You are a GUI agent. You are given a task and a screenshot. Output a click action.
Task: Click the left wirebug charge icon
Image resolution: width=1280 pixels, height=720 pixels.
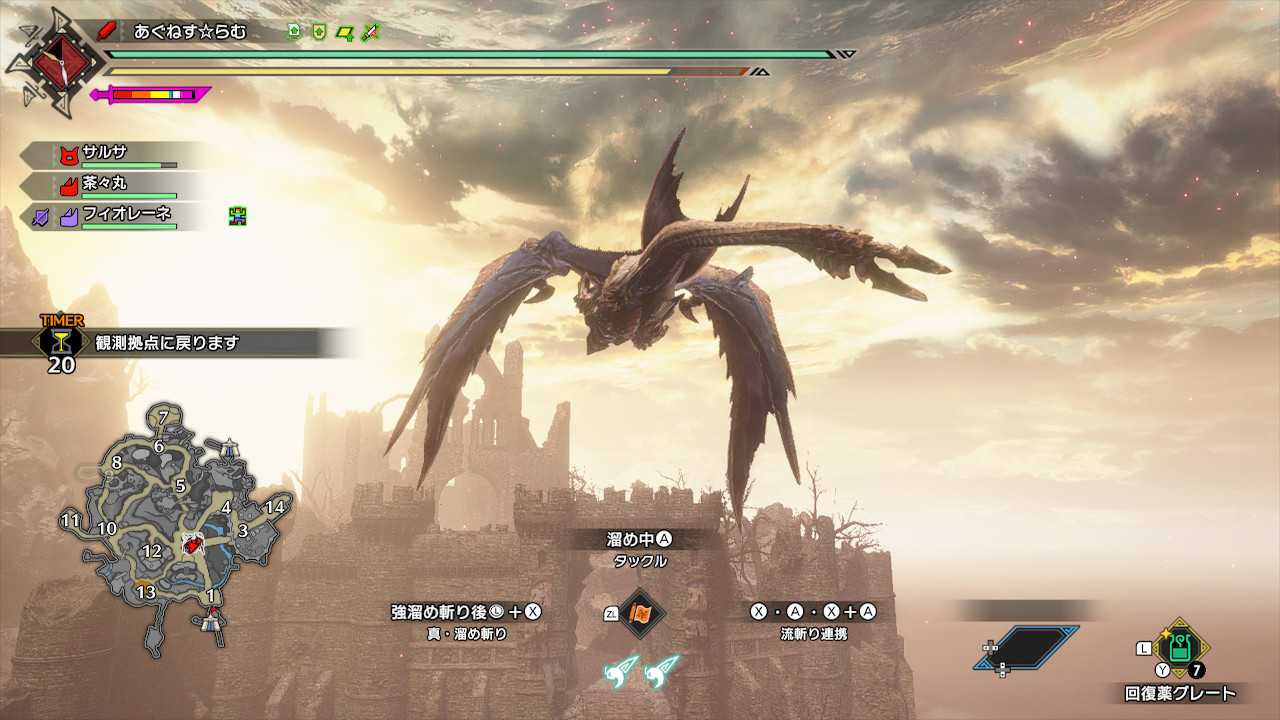[620, 670]
